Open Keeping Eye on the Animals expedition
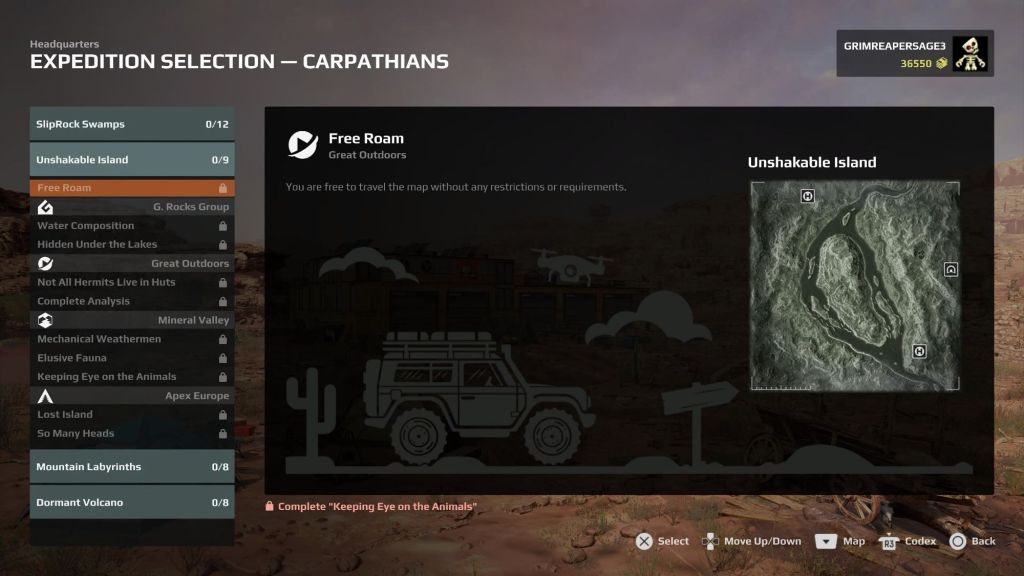This screenshot has width=1024, height=576. [132, 377]
